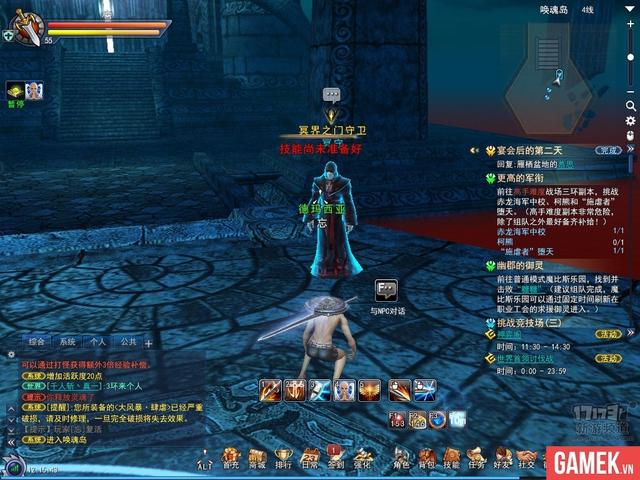
Task: Click the 完成 button for first quest
Action: pyautogui.click(x=609, y=150)
